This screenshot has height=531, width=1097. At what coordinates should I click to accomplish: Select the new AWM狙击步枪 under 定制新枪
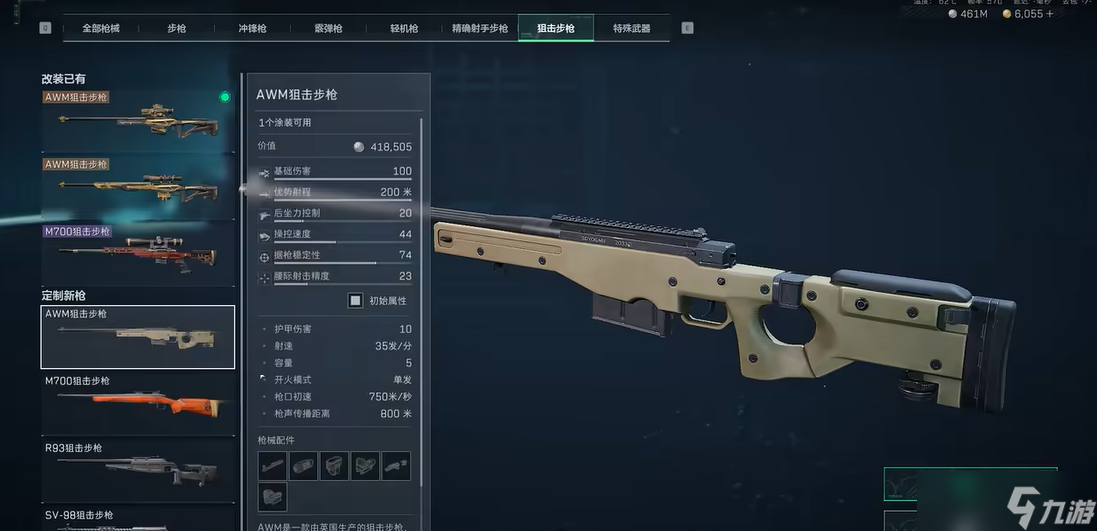(x=138, y=337)
